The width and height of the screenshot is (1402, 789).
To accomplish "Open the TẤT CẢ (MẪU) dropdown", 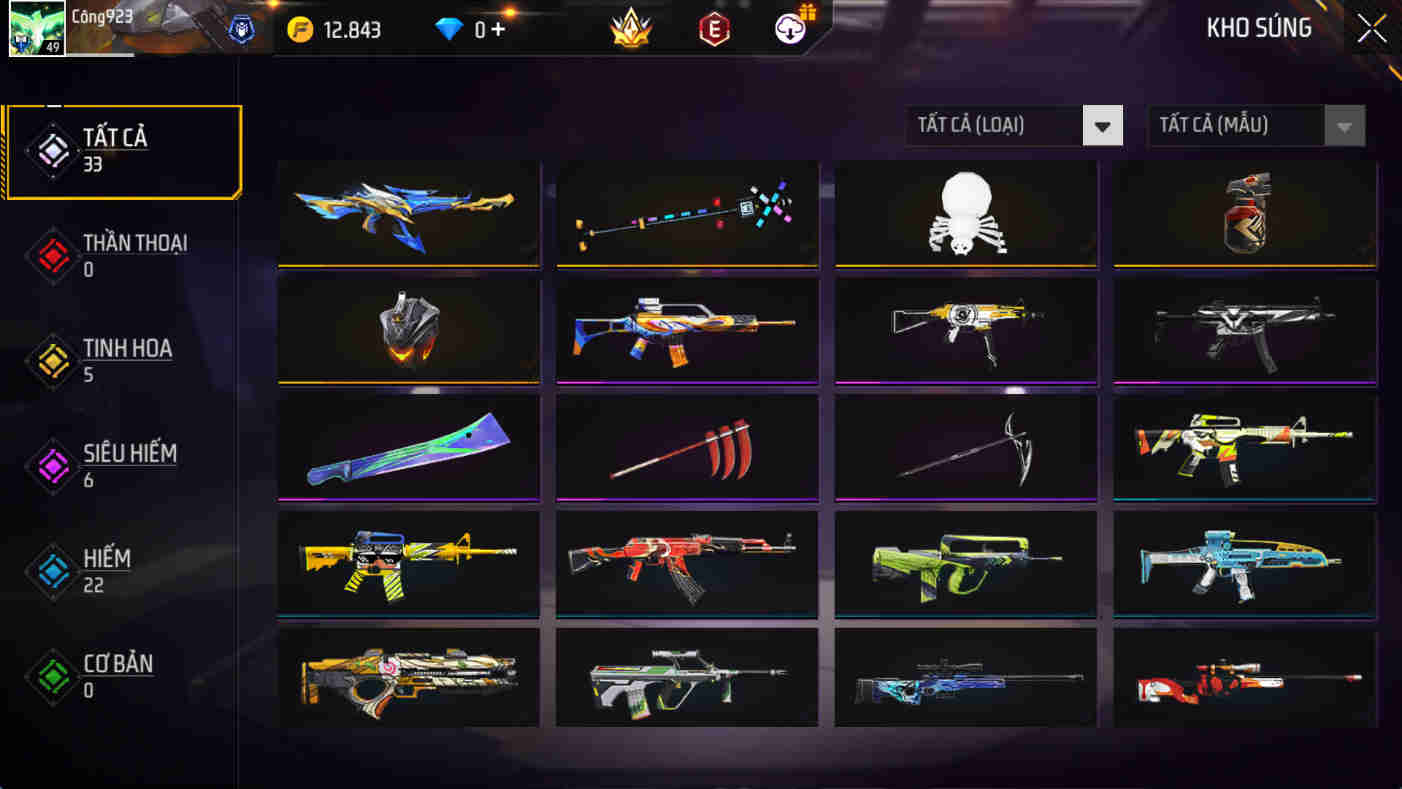I will coord(1255,125).
